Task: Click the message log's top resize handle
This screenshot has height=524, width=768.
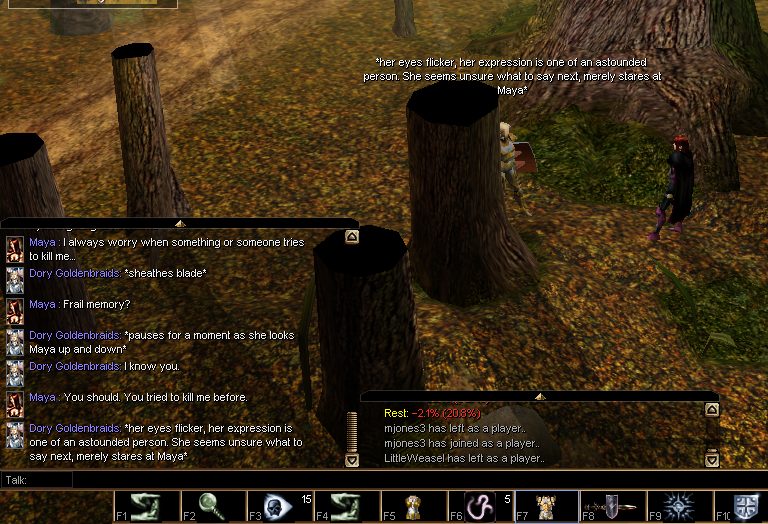Action: coord(540,396)
